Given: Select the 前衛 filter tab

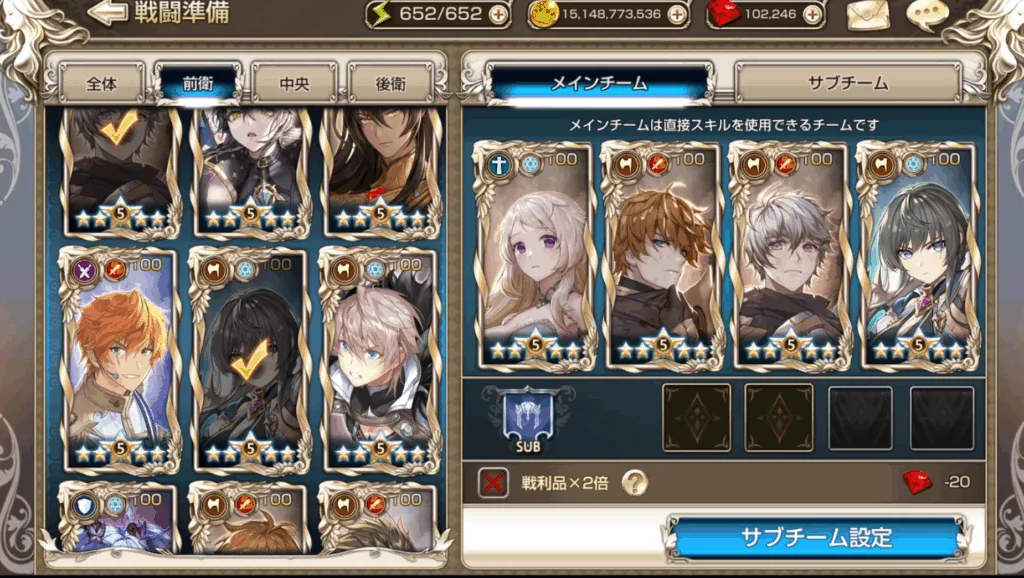Looking at the screenshot, I should pyautogui.click(x=197, y=83).
